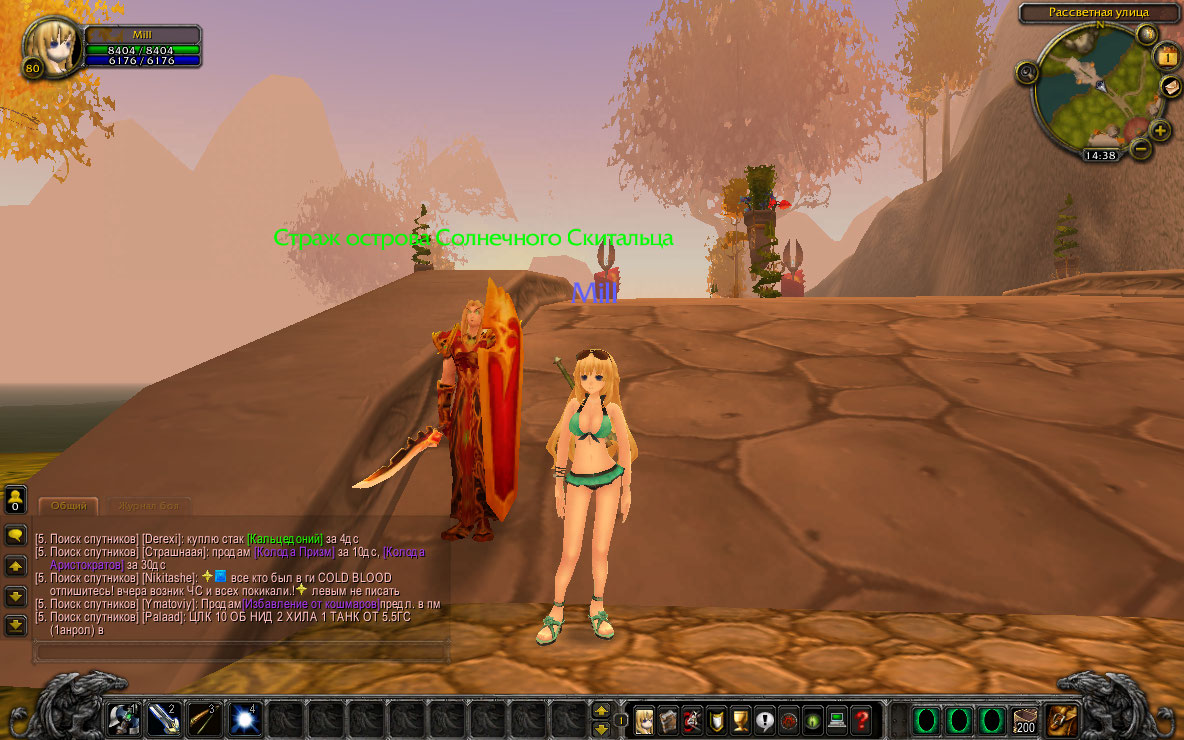Open the social friends button above chat
Image resolution: width=1184 pixels, height=740 pixels.
click(x=15, y=498)
